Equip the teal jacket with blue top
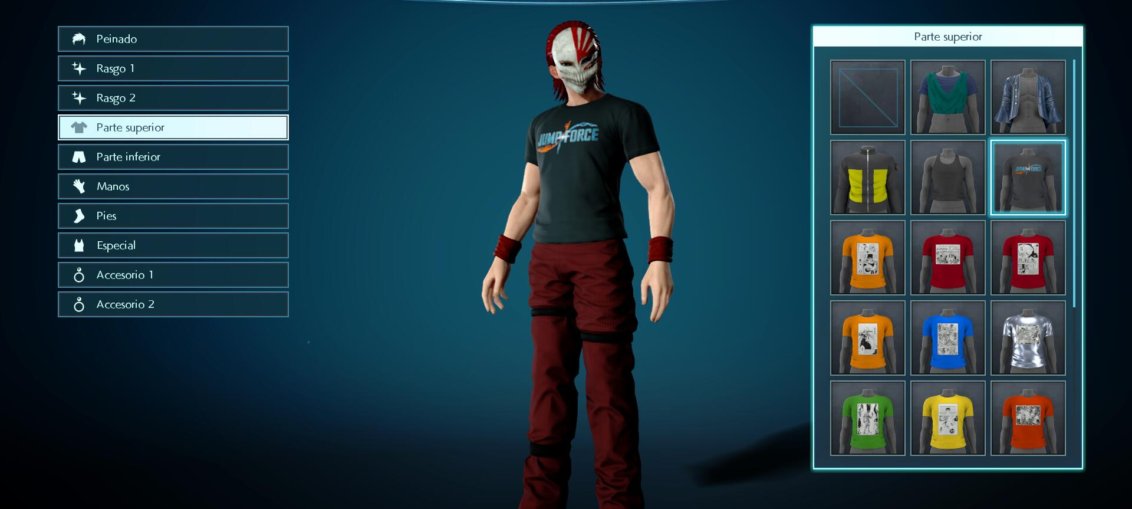The height and width of the screenshot is (509, 1132). (948, 97)
